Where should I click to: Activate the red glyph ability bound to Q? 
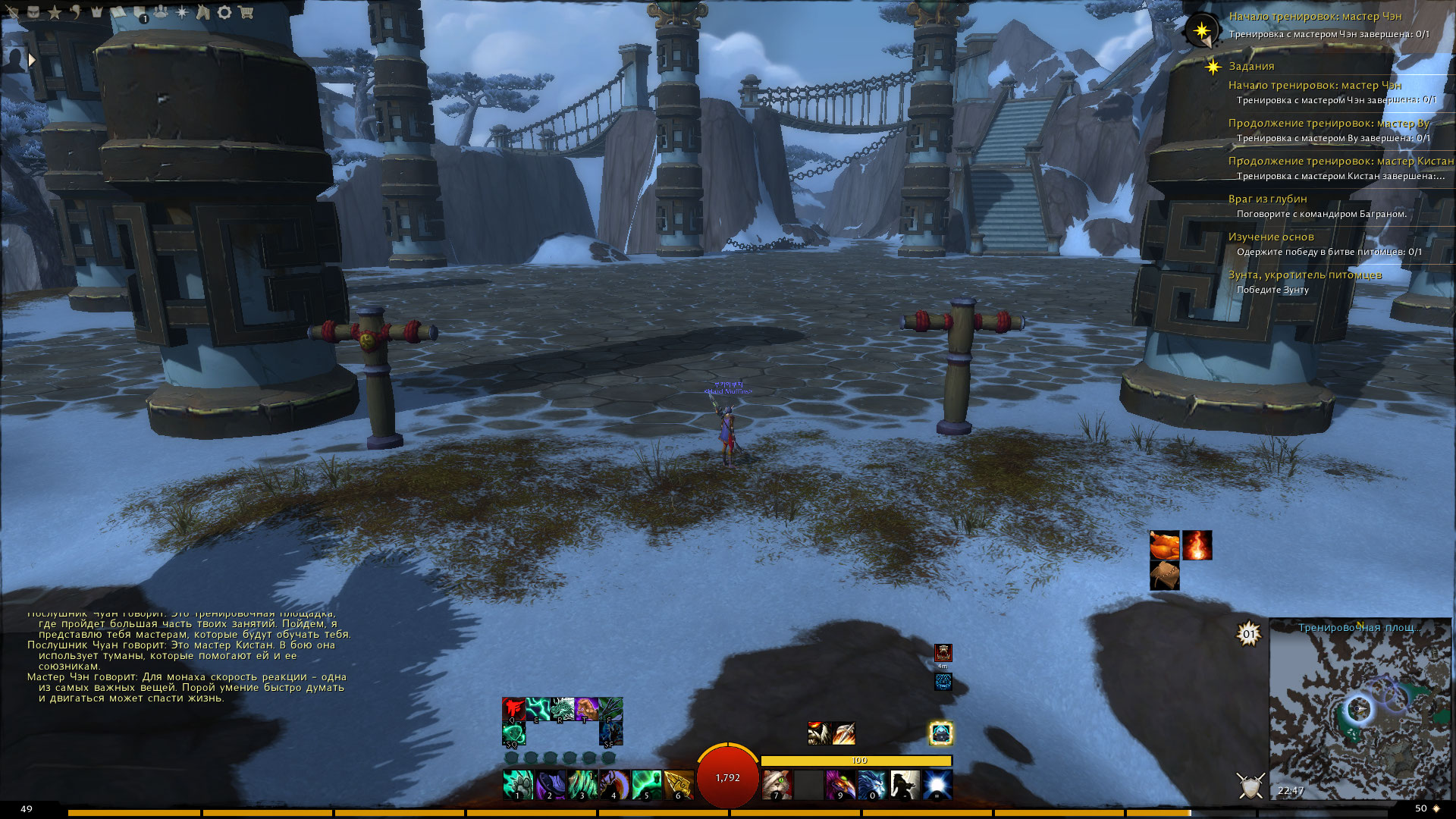click(x=513, y=709)
